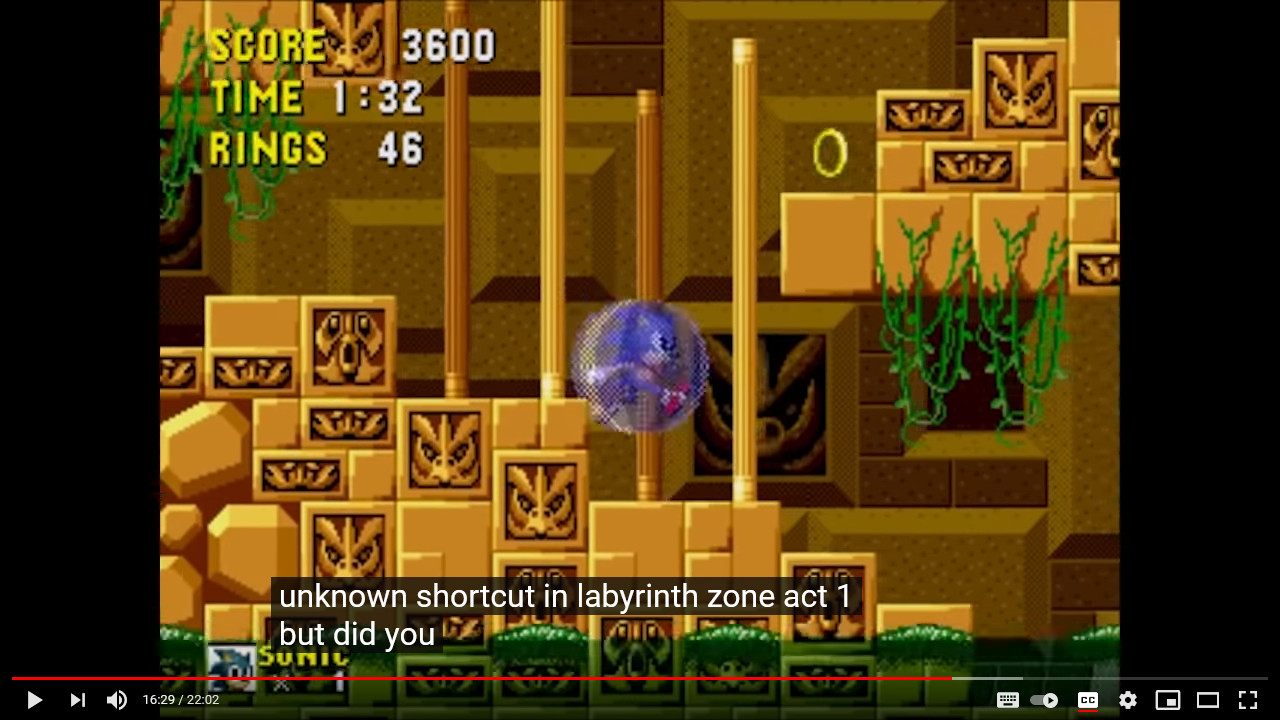Select the play button to resume playback
Viewport: 1280px width, 720px height.
point(33,699)
